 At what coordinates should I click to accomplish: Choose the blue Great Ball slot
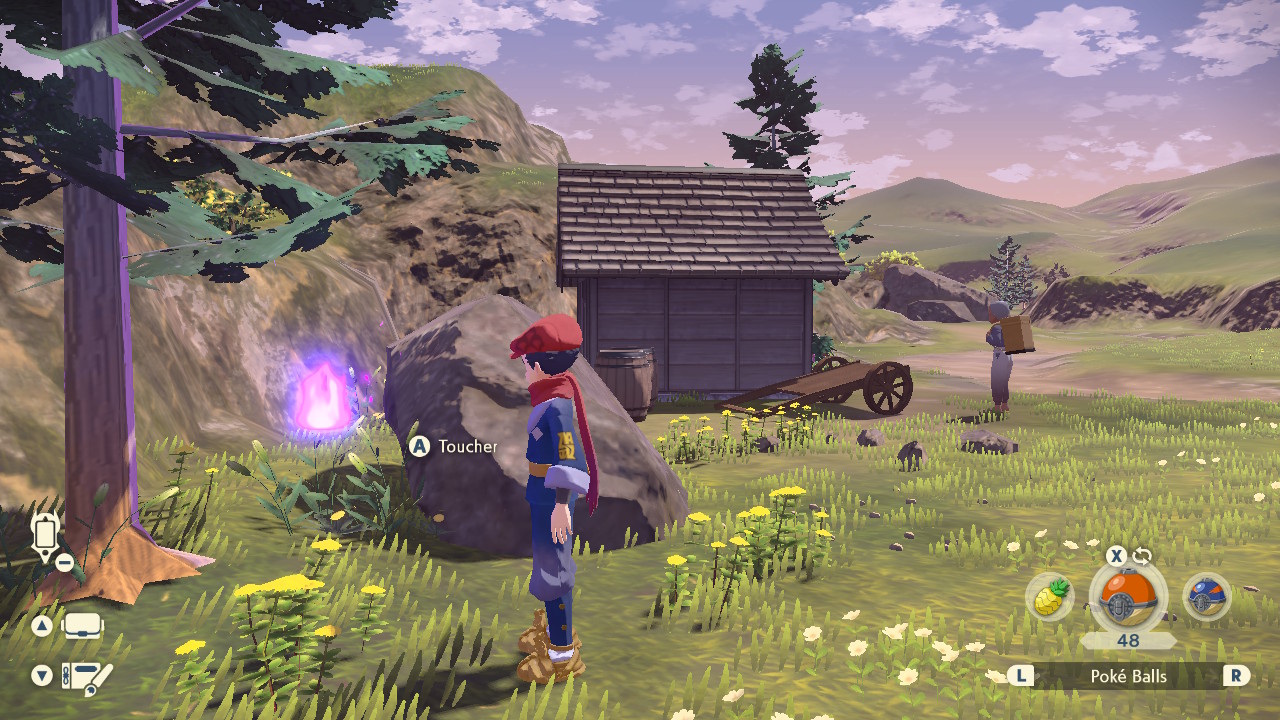(x=1206, y=598)
